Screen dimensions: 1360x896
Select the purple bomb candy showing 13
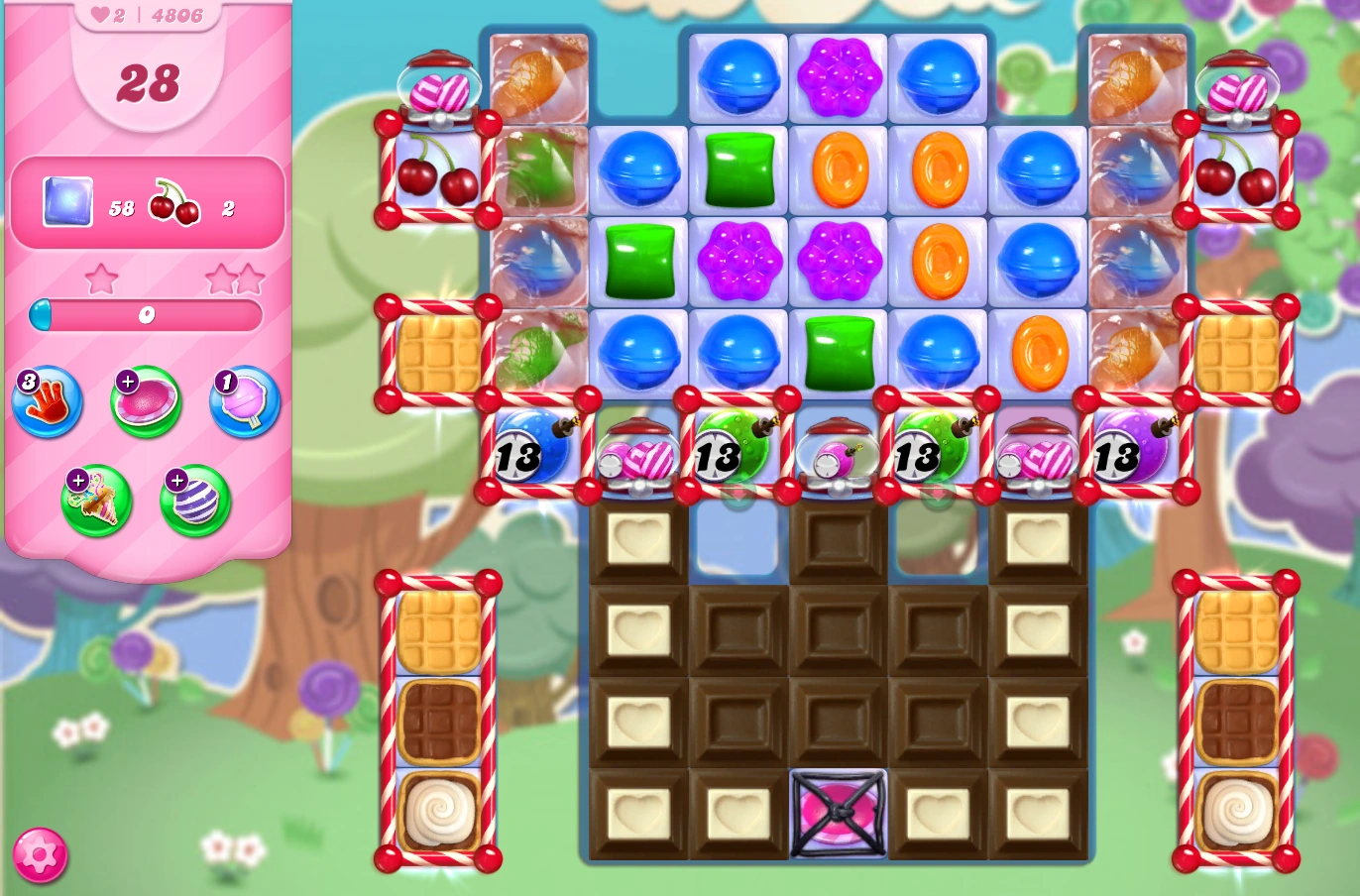[1134, 454]
